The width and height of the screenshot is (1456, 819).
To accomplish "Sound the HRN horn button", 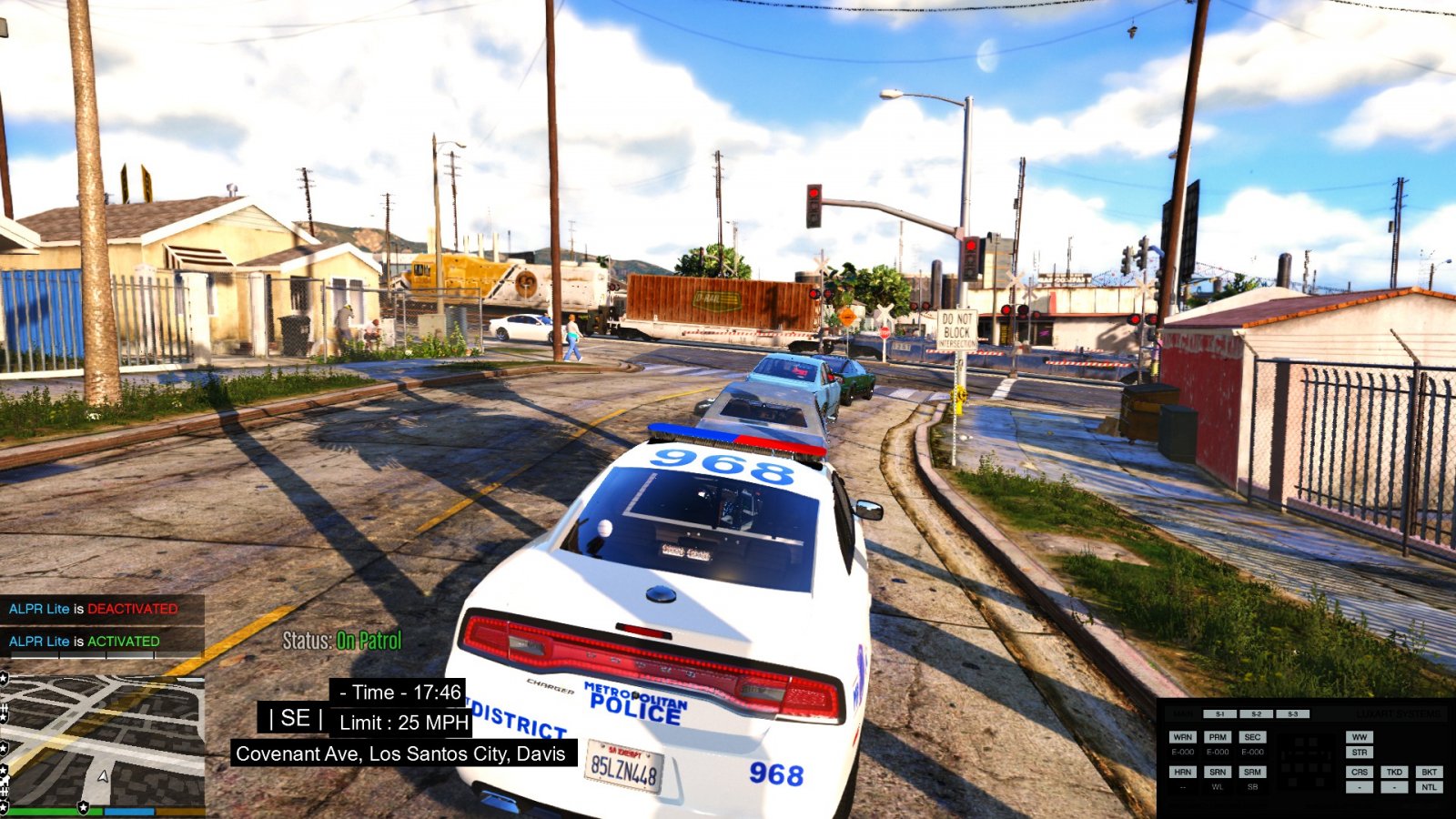I will pos(1182,772).
